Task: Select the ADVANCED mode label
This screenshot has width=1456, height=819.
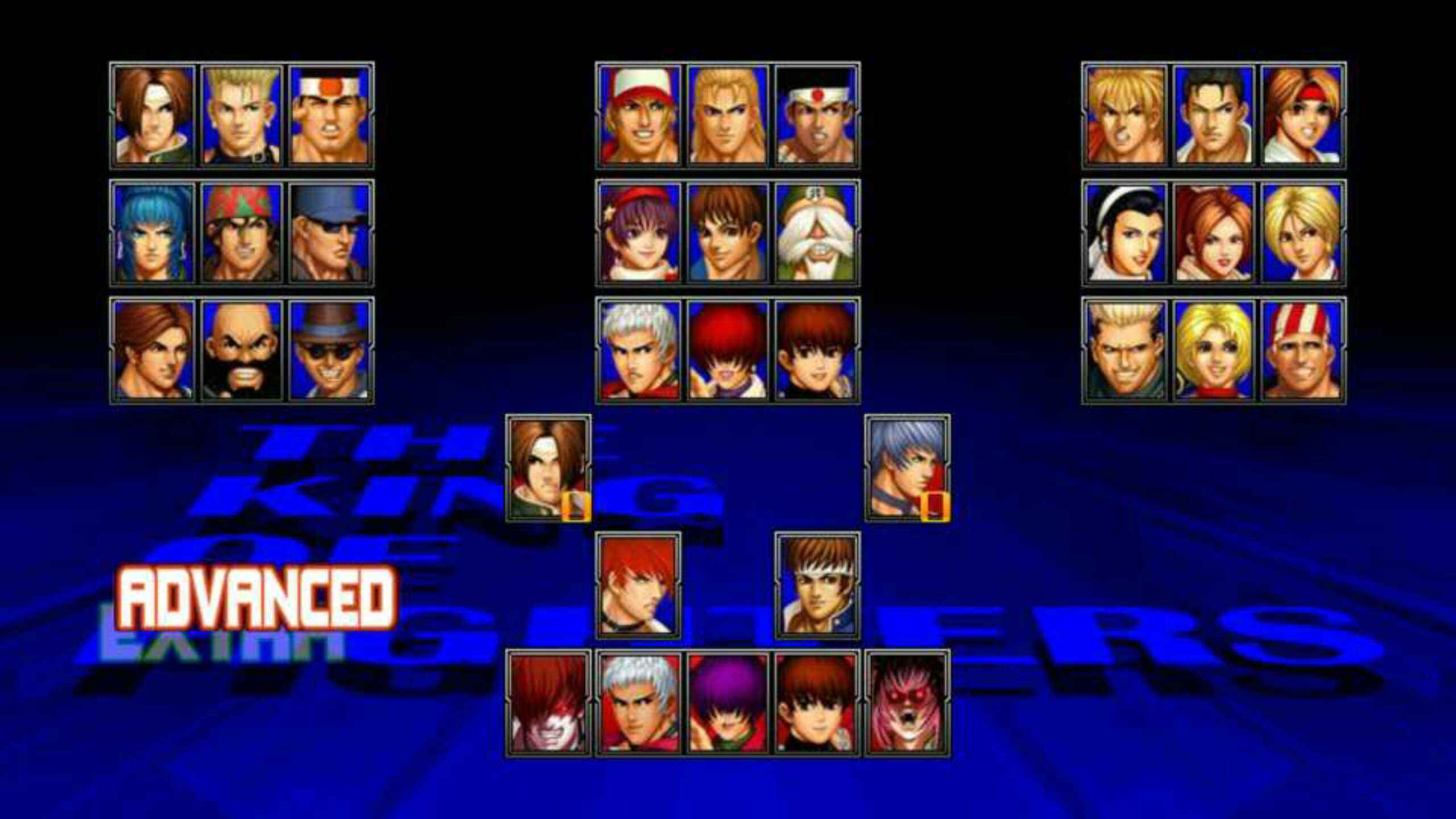Action: [256, 597]
